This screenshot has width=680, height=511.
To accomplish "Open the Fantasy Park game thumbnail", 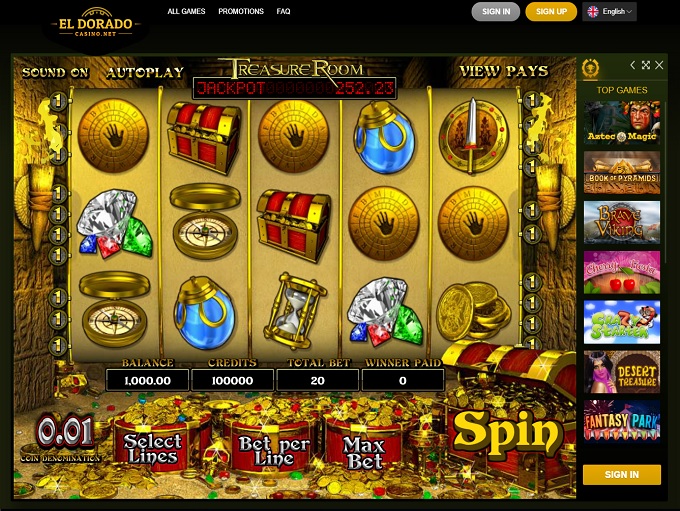I will tap(621, 420).
